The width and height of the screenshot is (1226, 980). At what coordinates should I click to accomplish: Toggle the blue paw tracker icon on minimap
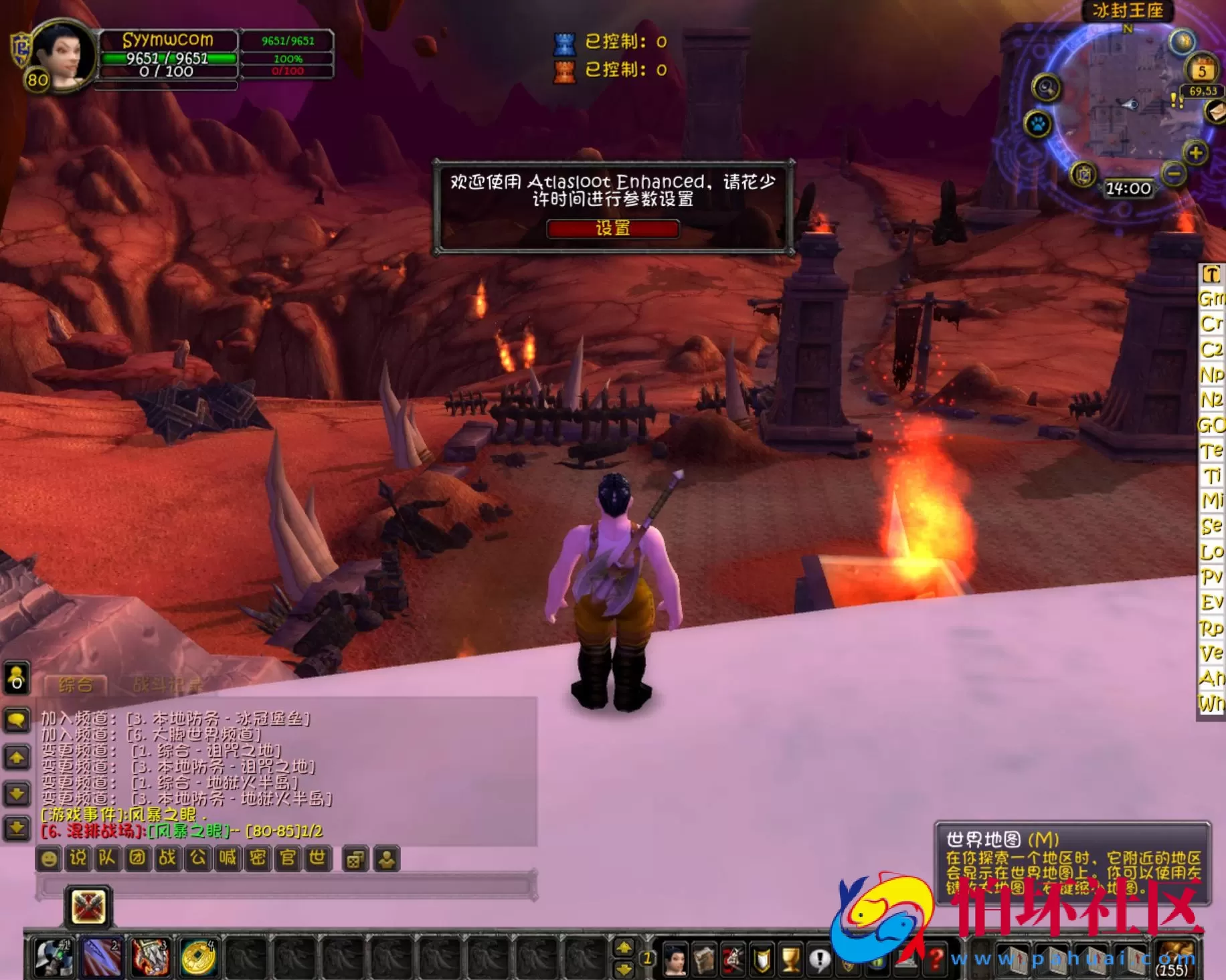[1038, 124]
